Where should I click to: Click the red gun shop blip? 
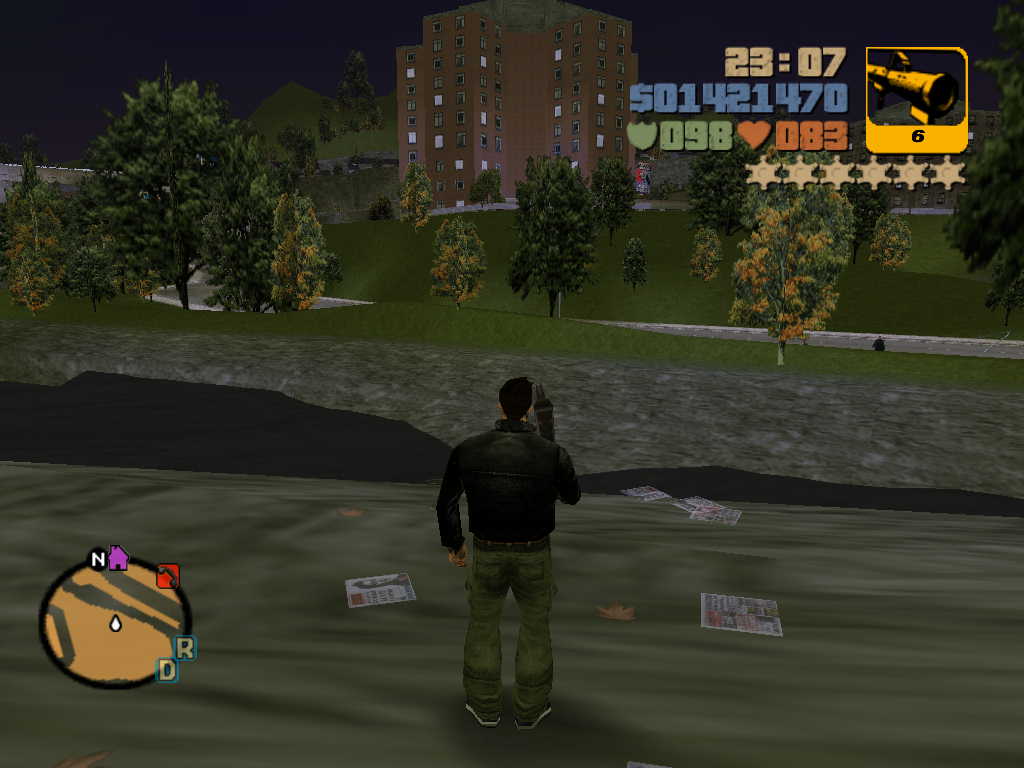(x=168, y=576)
